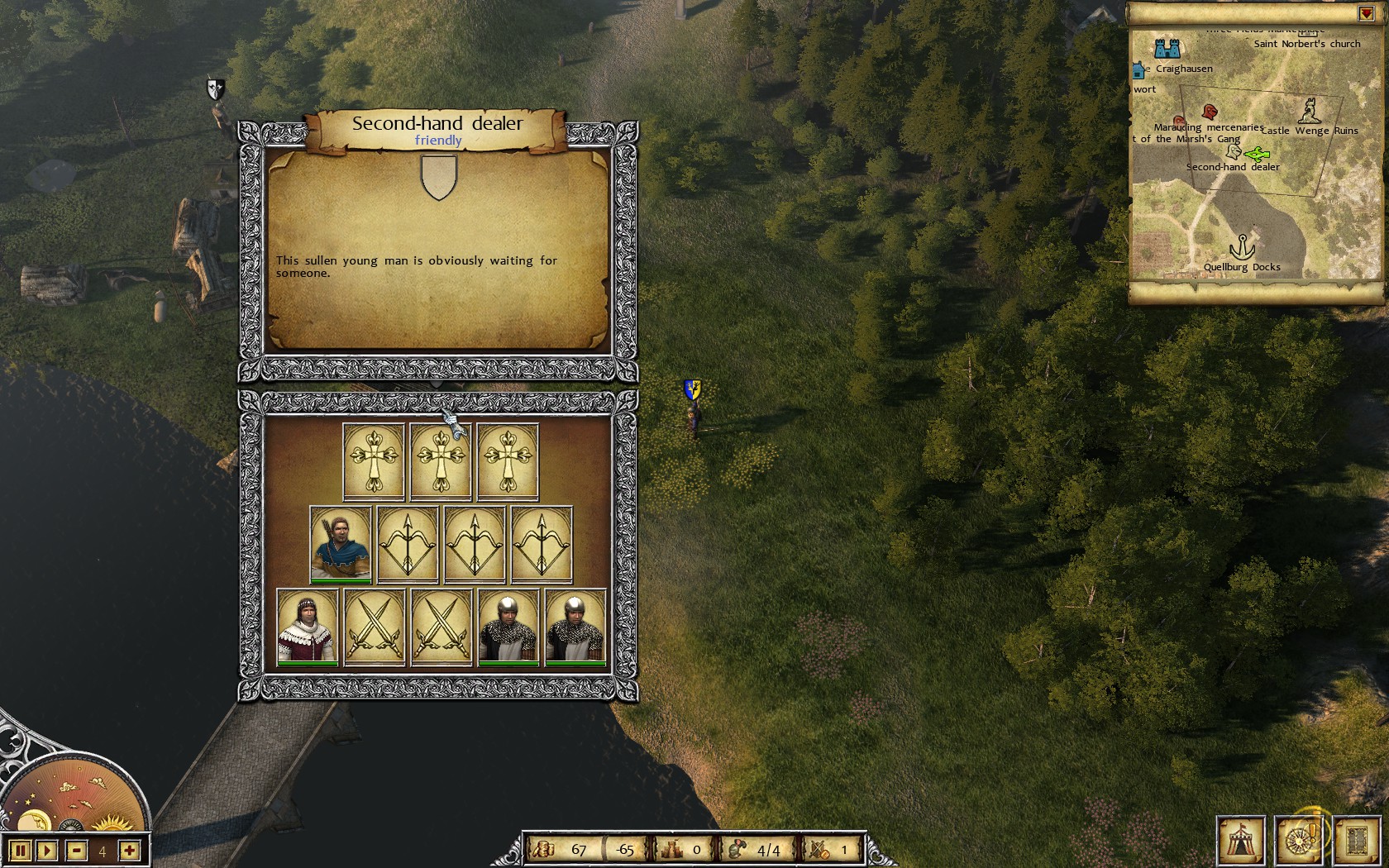Screen dimensions: 1389x868
Task: Select the hooded man in the red-and-white mantle
Action: pos(308,626)
